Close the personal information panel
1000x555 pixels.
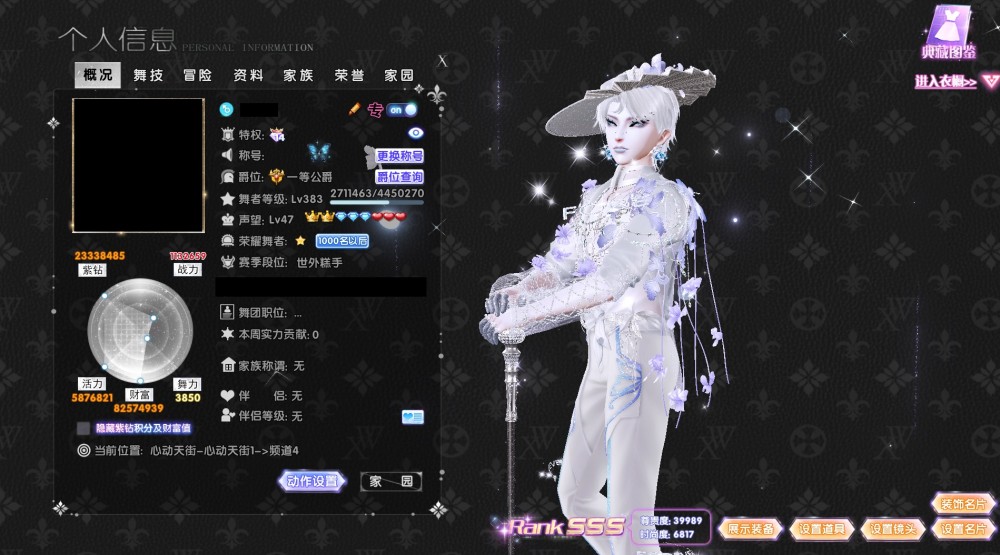tap(443, 60)
